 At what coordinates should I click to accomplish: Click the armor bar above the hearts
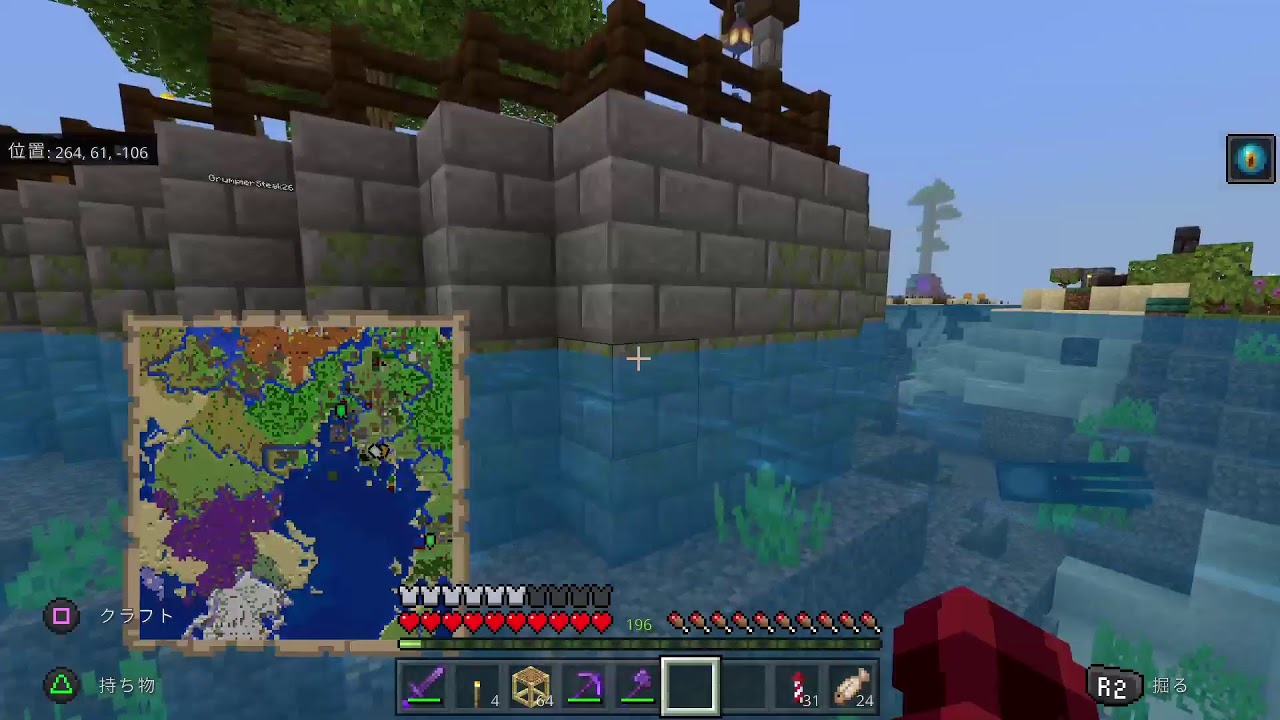click(500, 594)
